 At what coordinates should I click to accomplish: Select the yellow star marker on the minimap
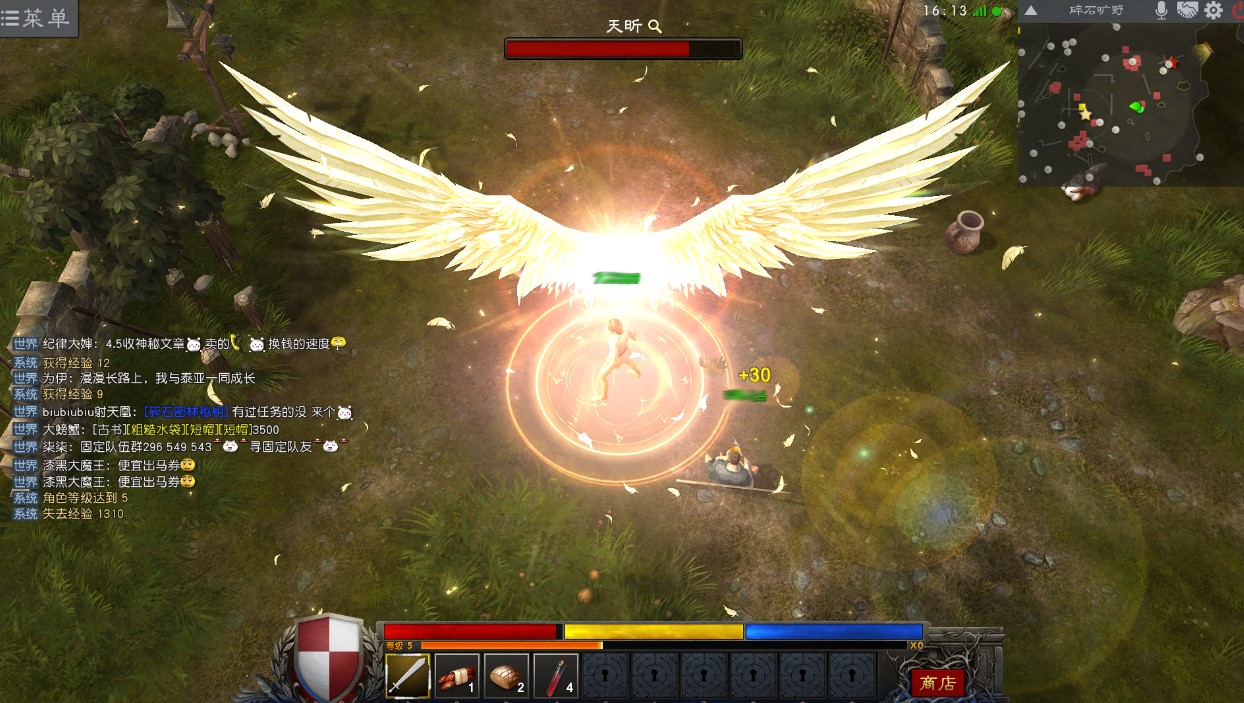pyautogui.click(x=1086, y=114)
